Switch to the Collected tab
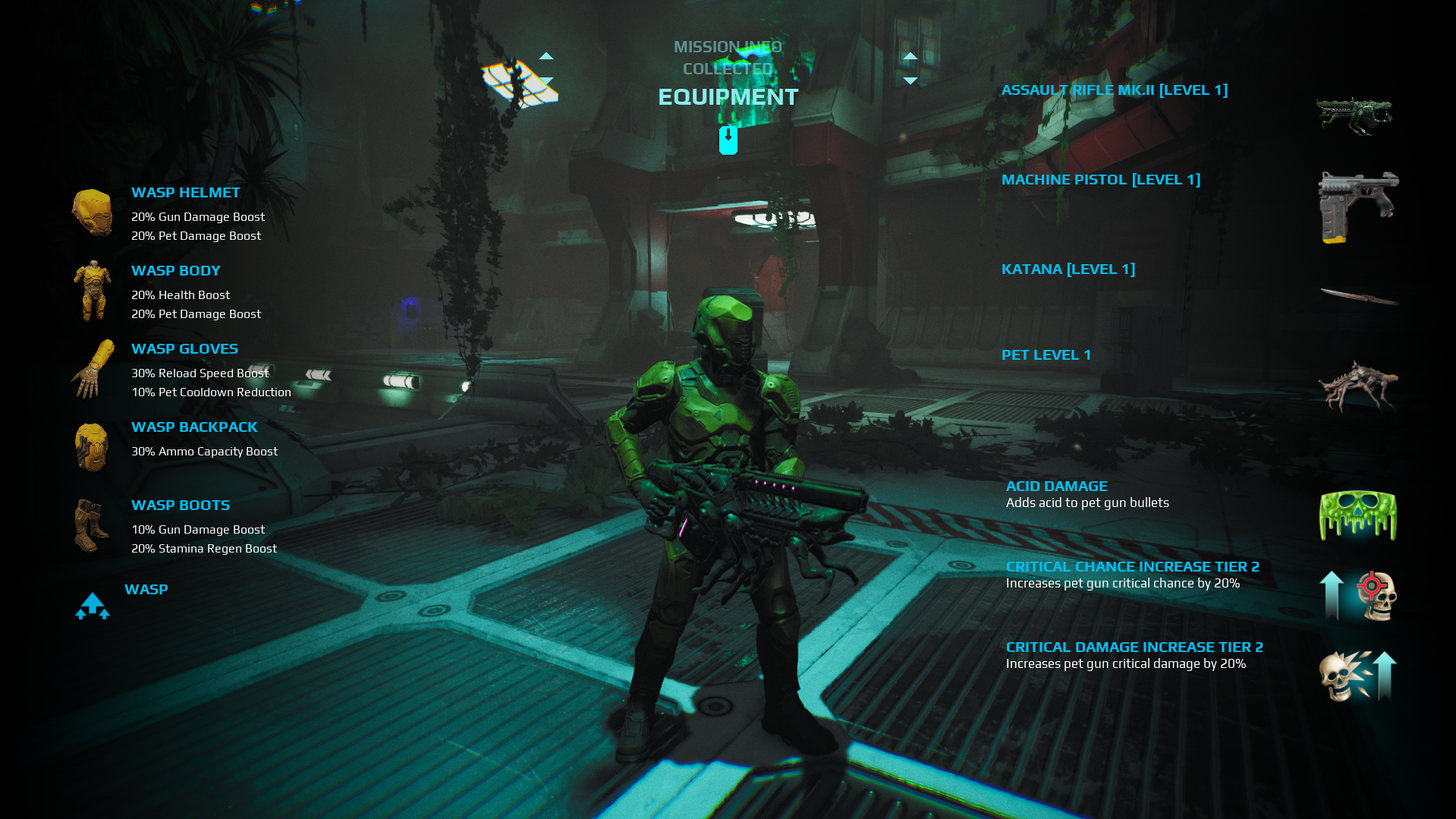Screen dimensions: 1456x819 pos(728,69)
